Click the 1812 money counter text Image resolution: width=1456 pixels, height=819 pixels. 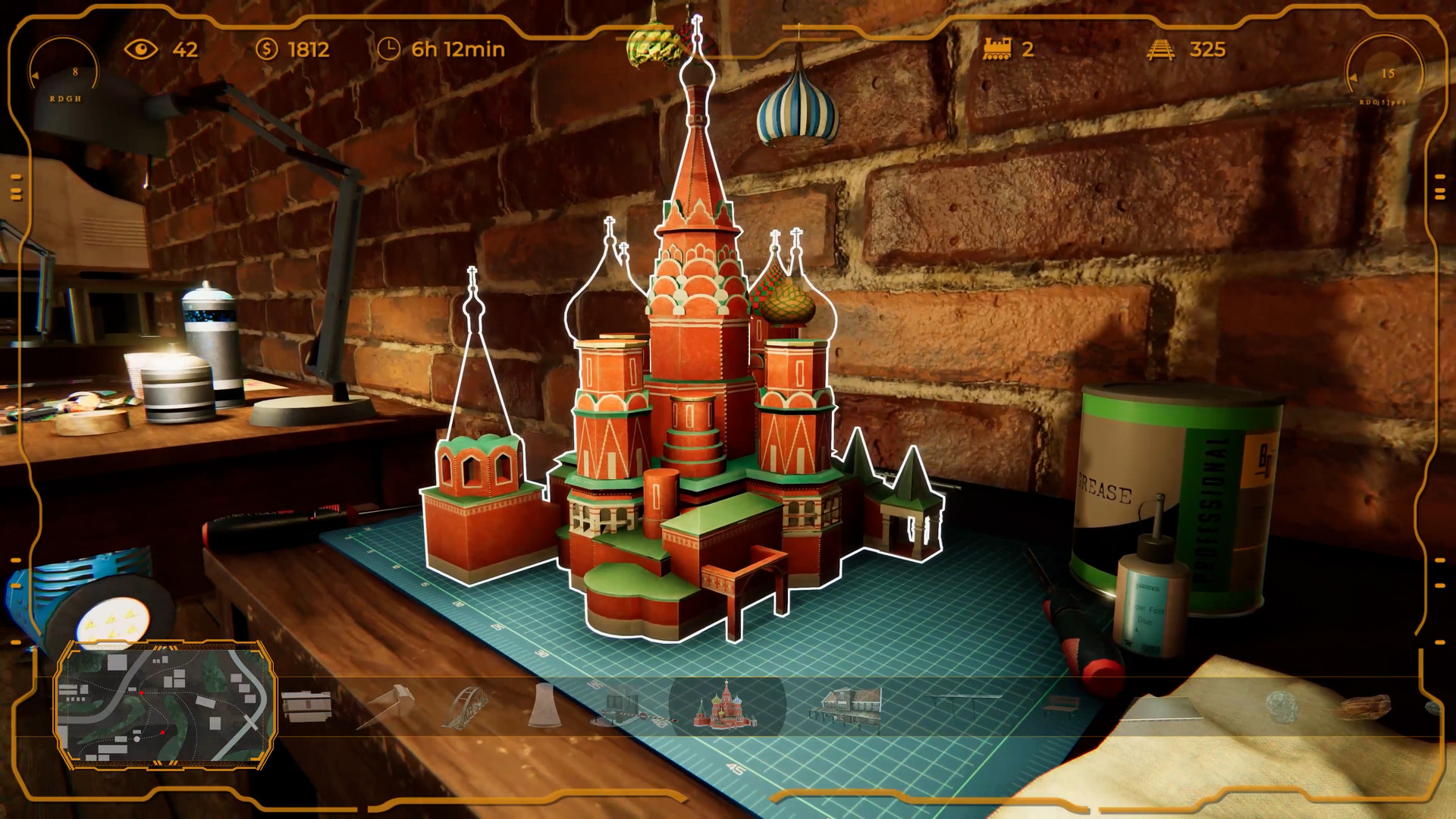307,50
